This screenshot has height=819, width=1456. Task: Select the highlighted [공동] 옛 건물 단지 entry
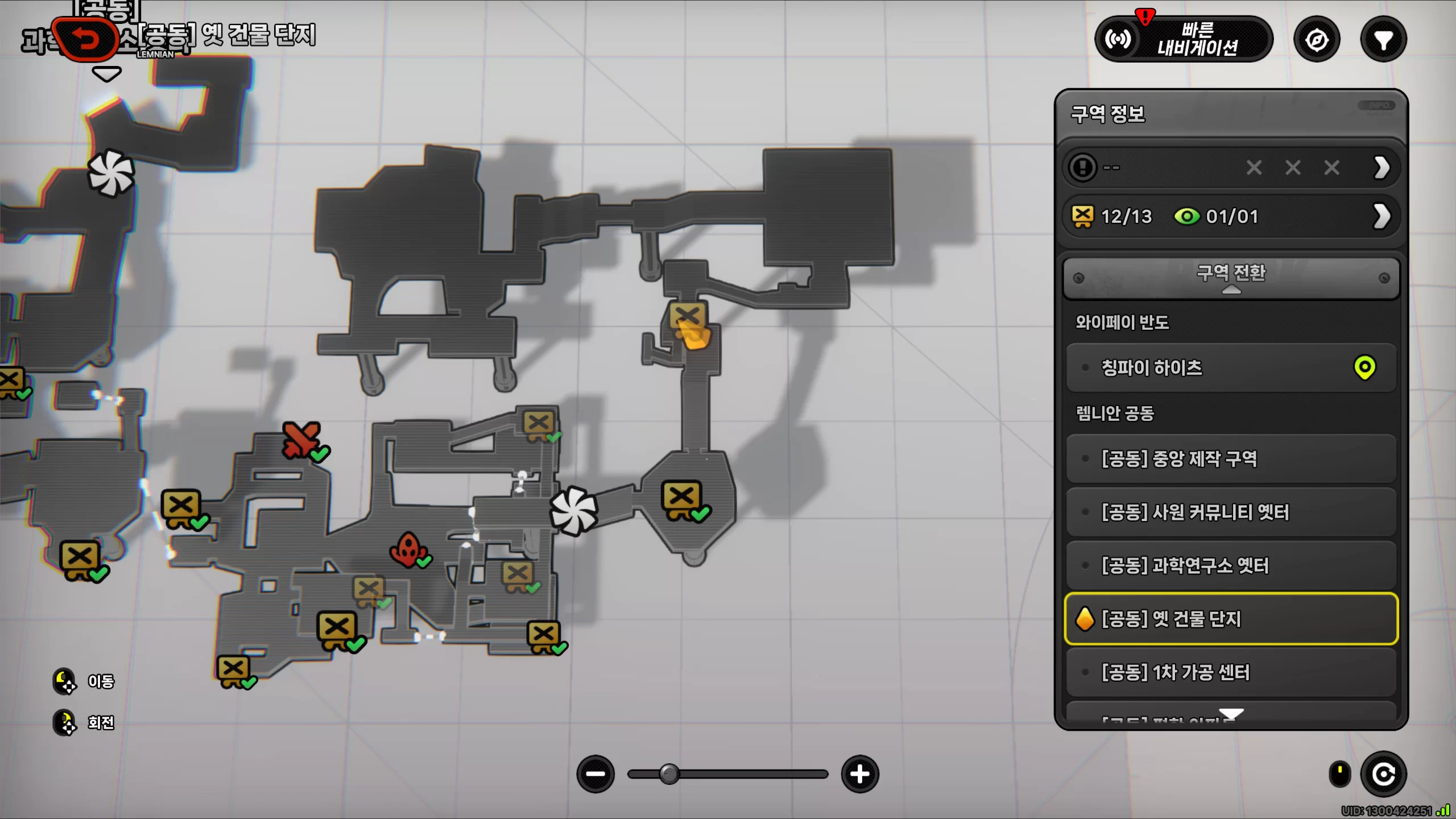click(x=1231, y=619)
